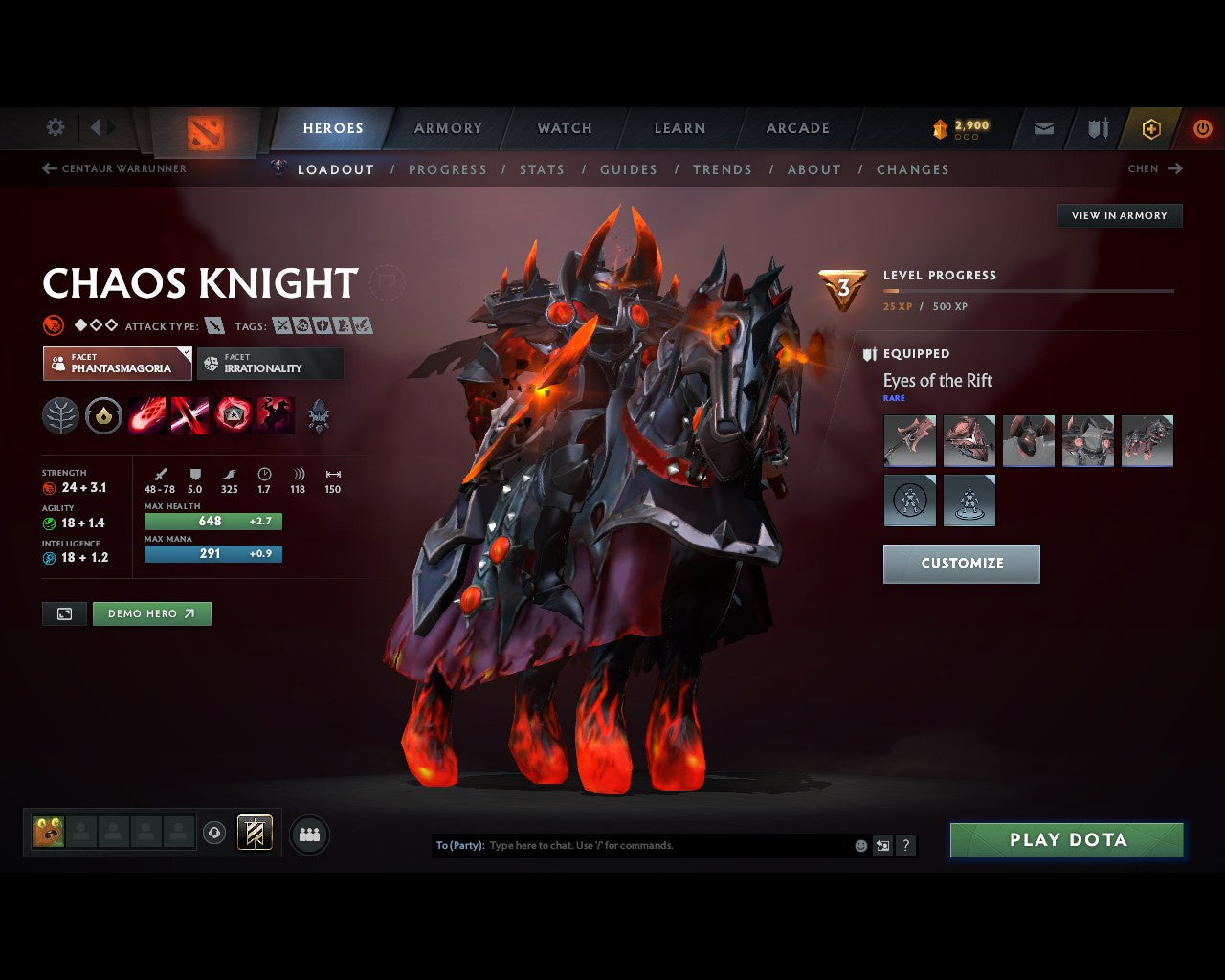Select the Phantasmagoria facet

click(x=117, y=364)
